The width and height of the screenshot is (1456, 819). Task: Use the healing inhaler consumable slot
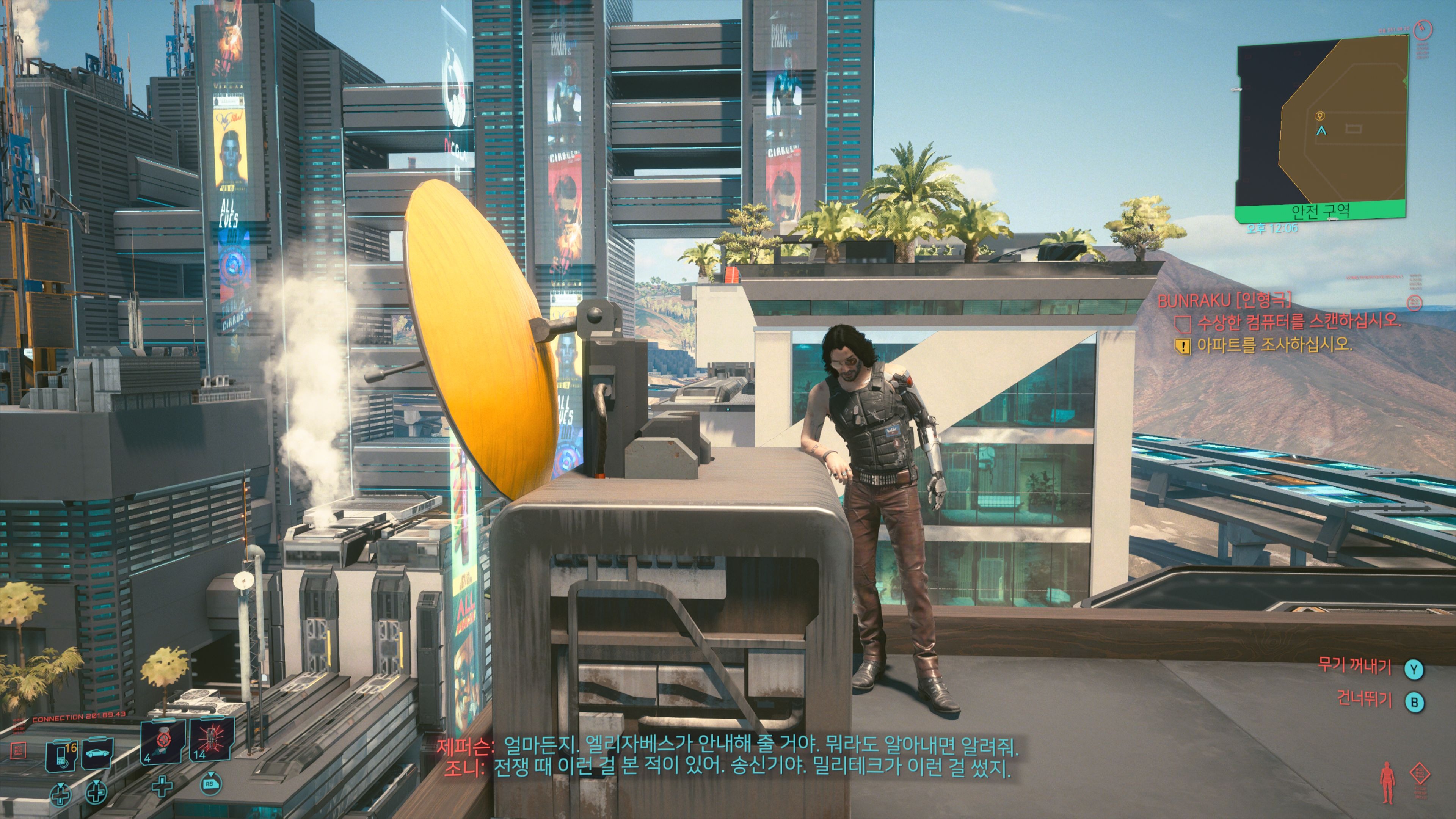(x=162, y=742)
